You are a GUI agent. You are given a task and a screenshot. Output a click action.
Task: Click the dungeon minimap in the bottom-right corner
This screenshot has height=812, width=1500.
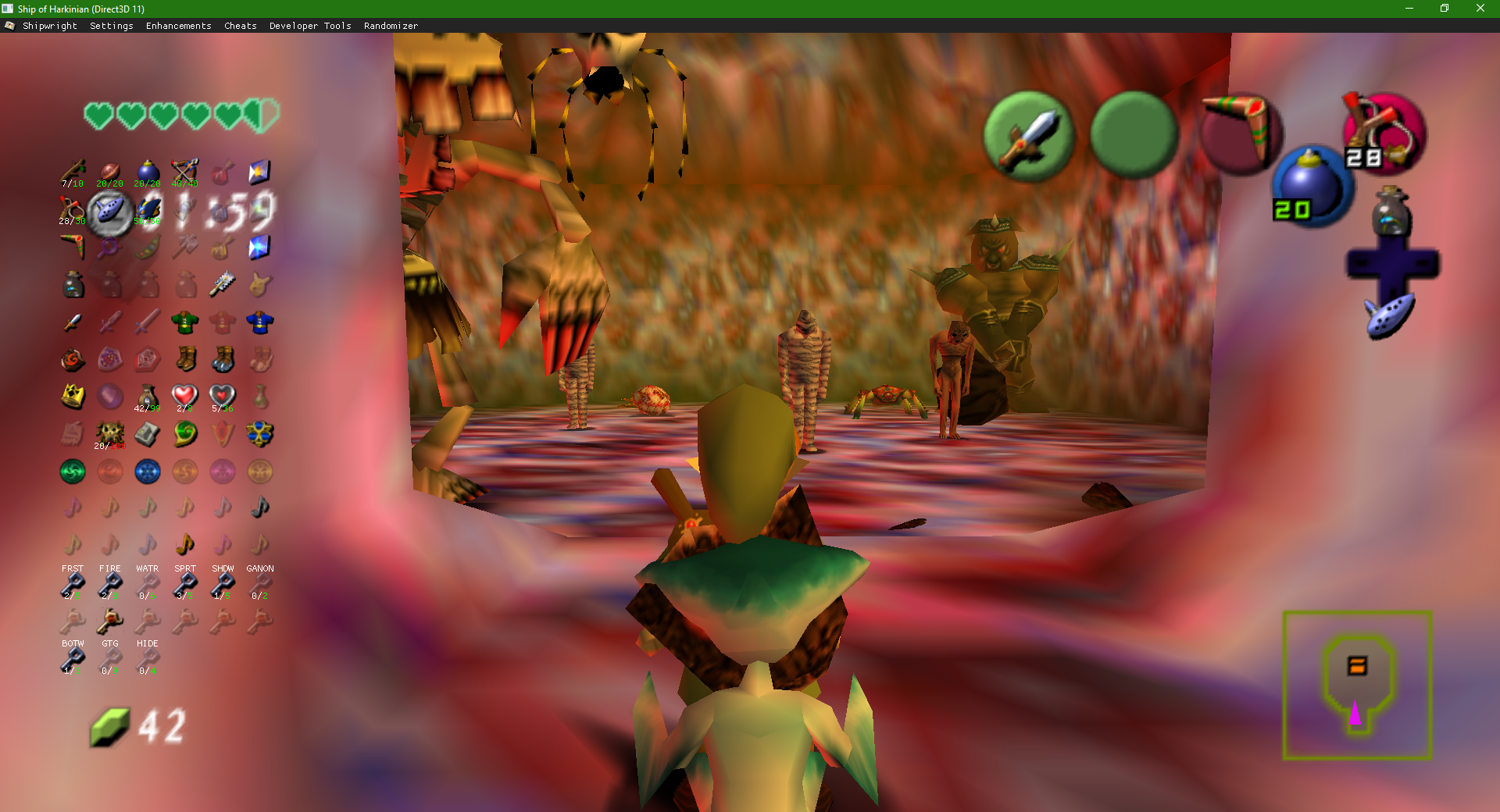1356,686
